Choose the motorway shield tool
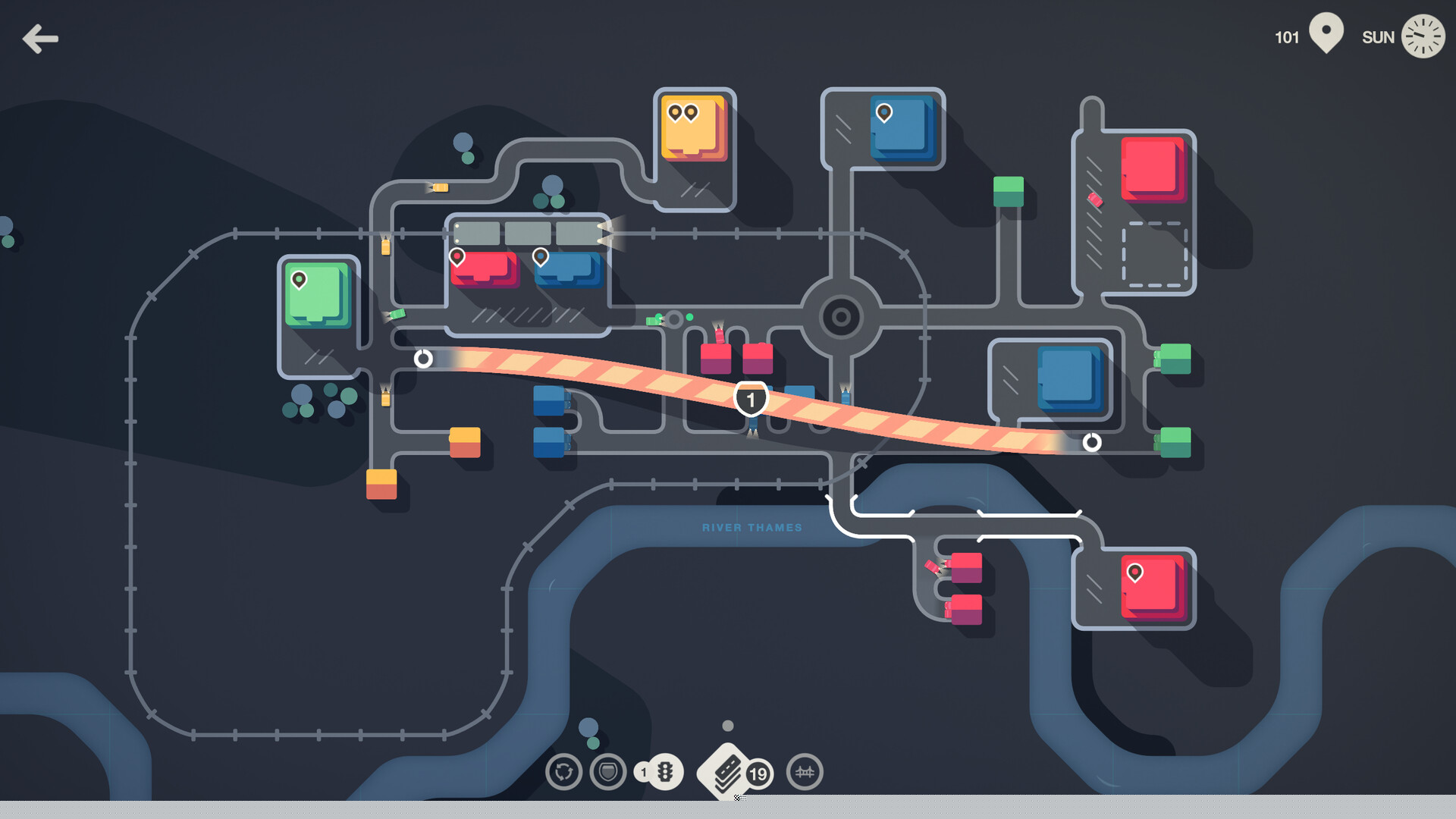1456x819 pixels. (x=608, y=772)
